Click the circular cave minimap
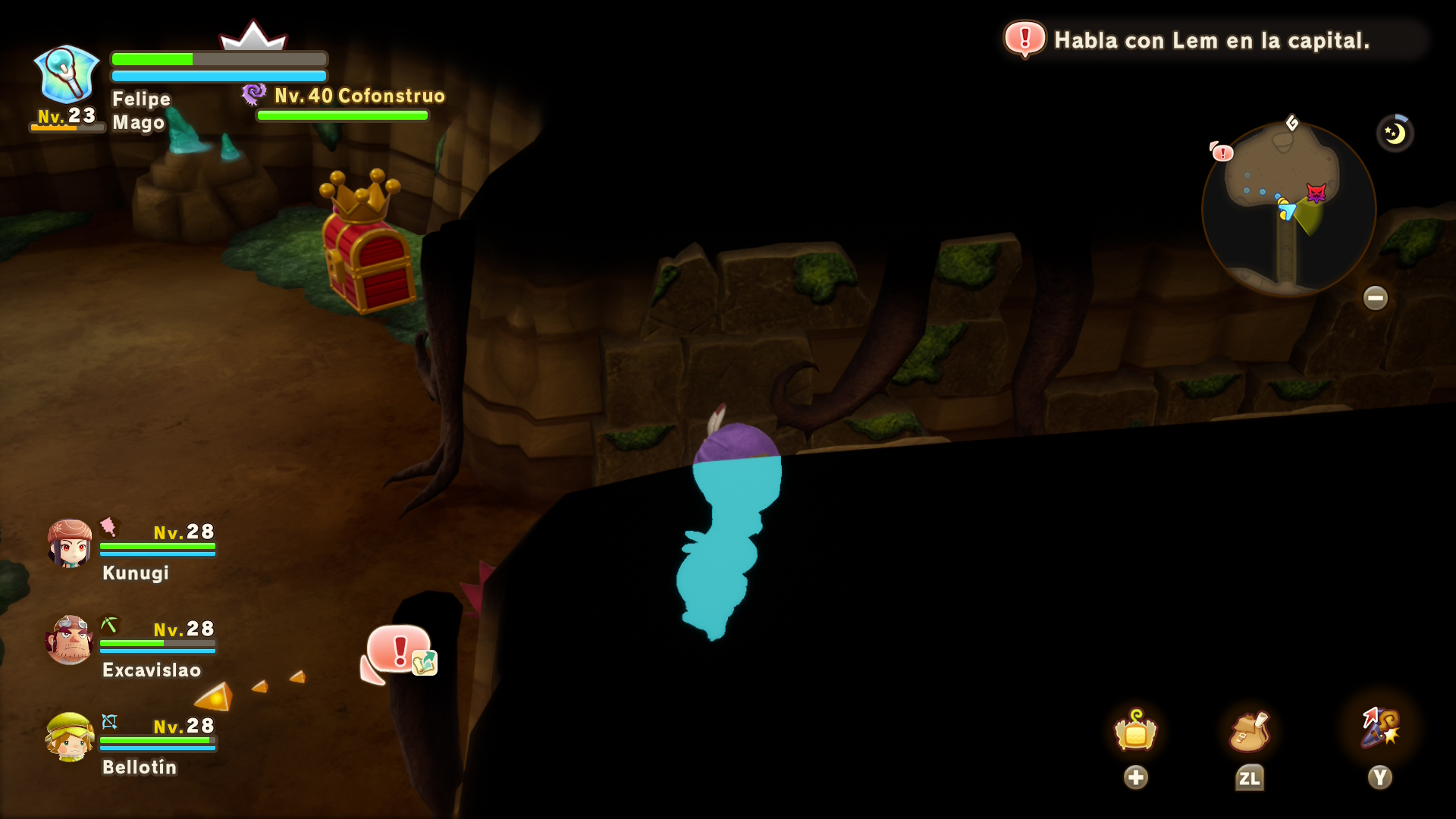Viewport: 1456px width, 819px height. coord(1288,209)
